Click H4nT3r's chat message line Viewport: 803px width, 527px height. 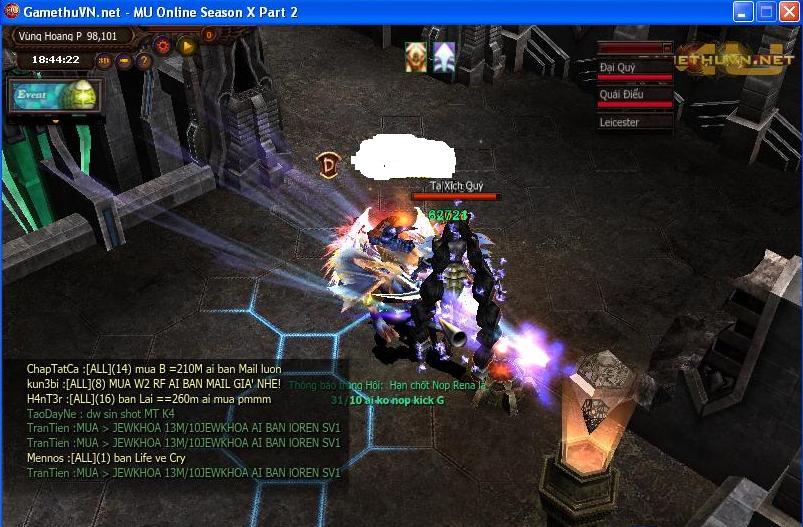[149, 398]
